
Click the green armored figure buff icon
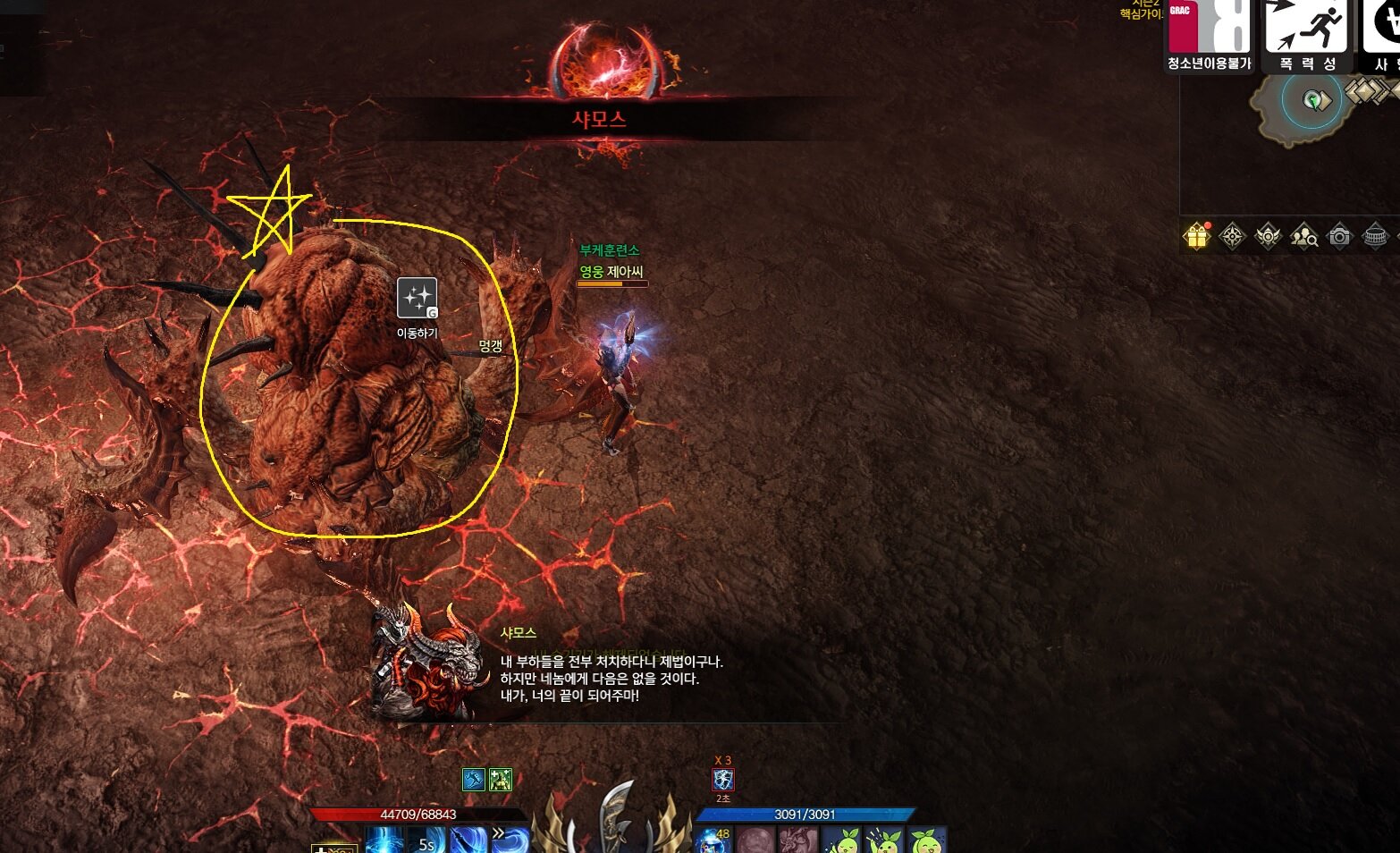pos(501,780)
